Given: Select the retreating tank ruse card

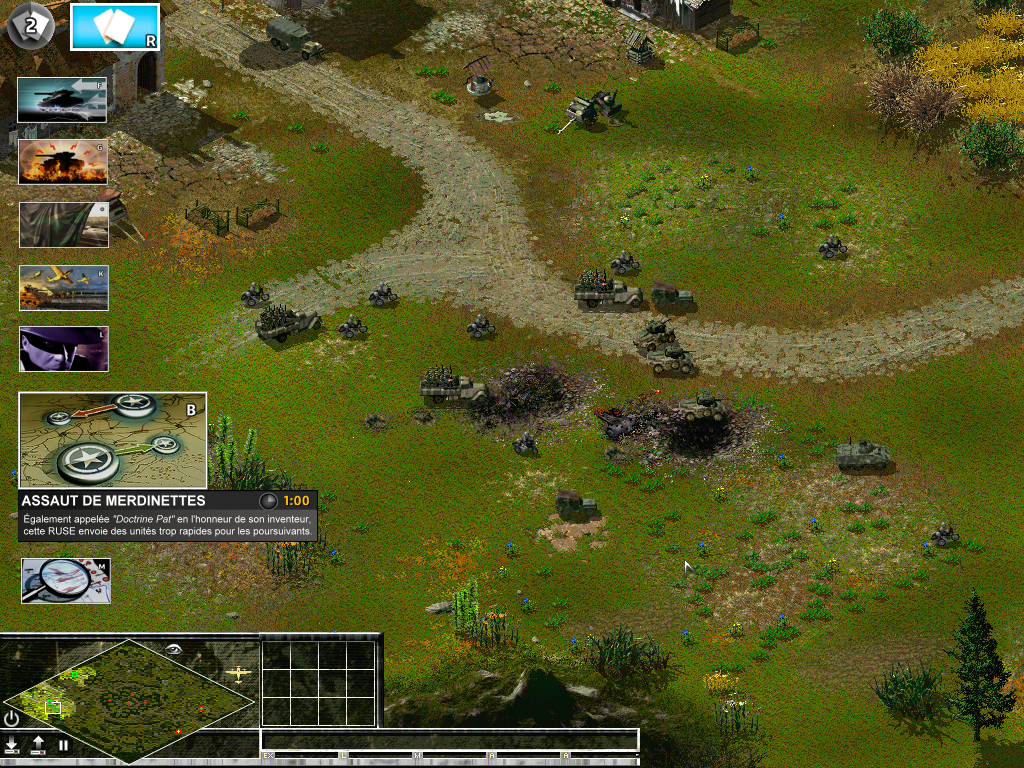Looking at the screenshot, I should tap(62, 100).
